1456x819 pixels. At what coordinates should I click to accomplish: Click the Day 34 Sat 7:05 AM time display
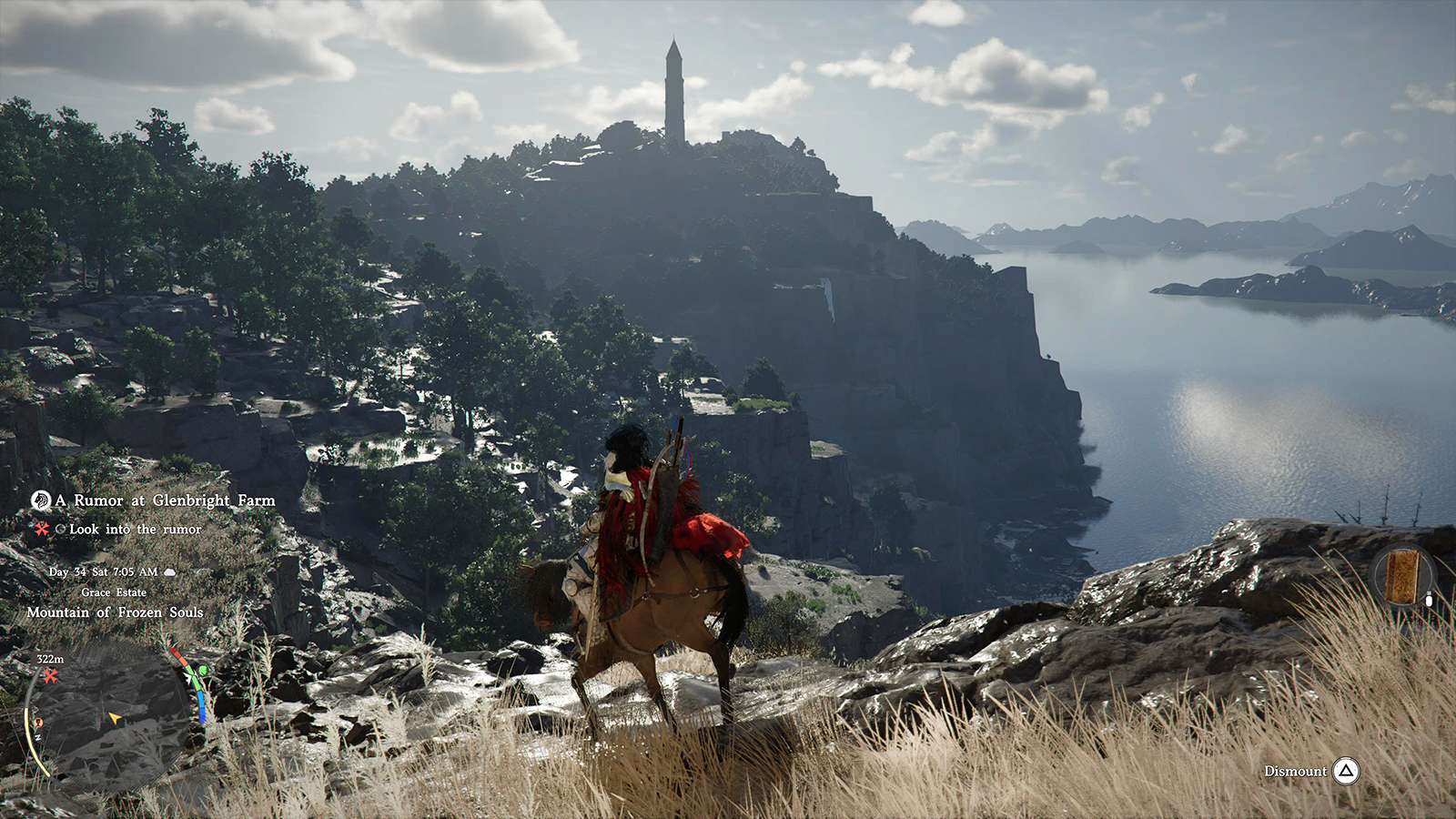(103, 571)
